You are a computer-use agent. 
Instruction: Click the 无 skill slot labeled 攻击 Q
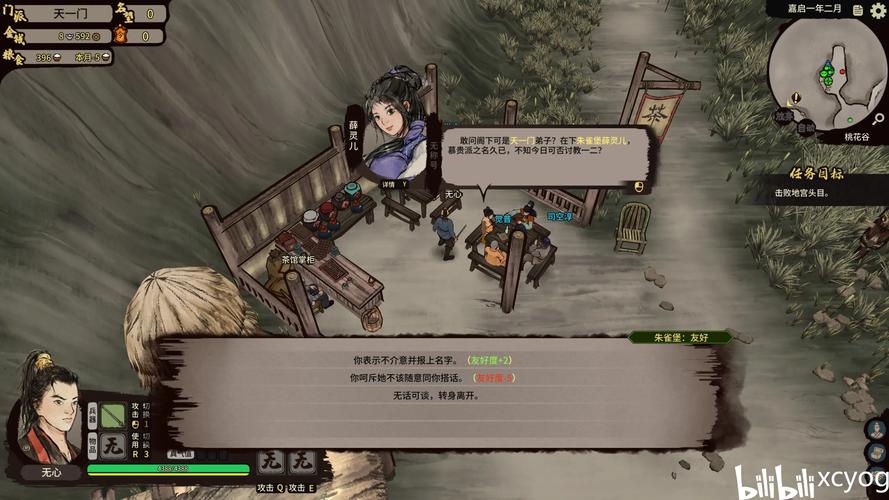pyautogui.click(x=270, y=463)
